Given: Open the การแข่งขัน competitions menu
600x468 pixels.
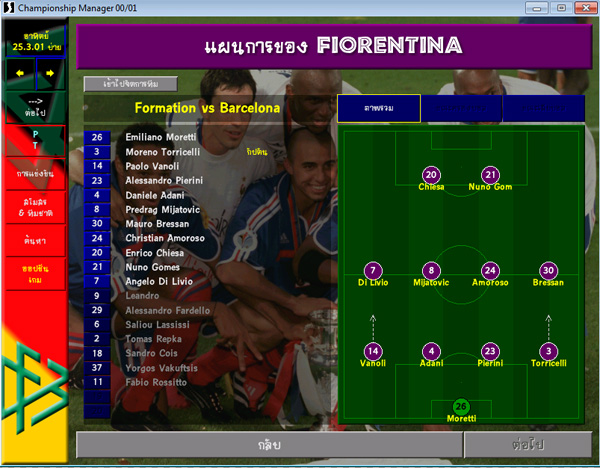Looking at the screenshot, I should [x=33, y=174].
